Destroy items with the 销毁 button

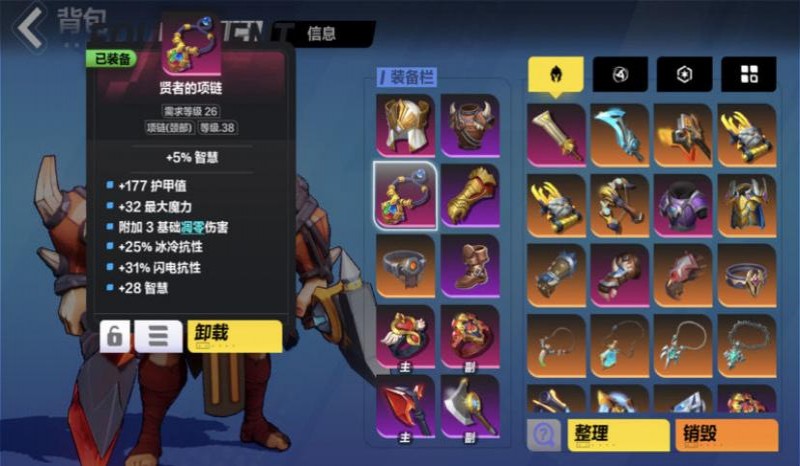click(x=727, y=435)
